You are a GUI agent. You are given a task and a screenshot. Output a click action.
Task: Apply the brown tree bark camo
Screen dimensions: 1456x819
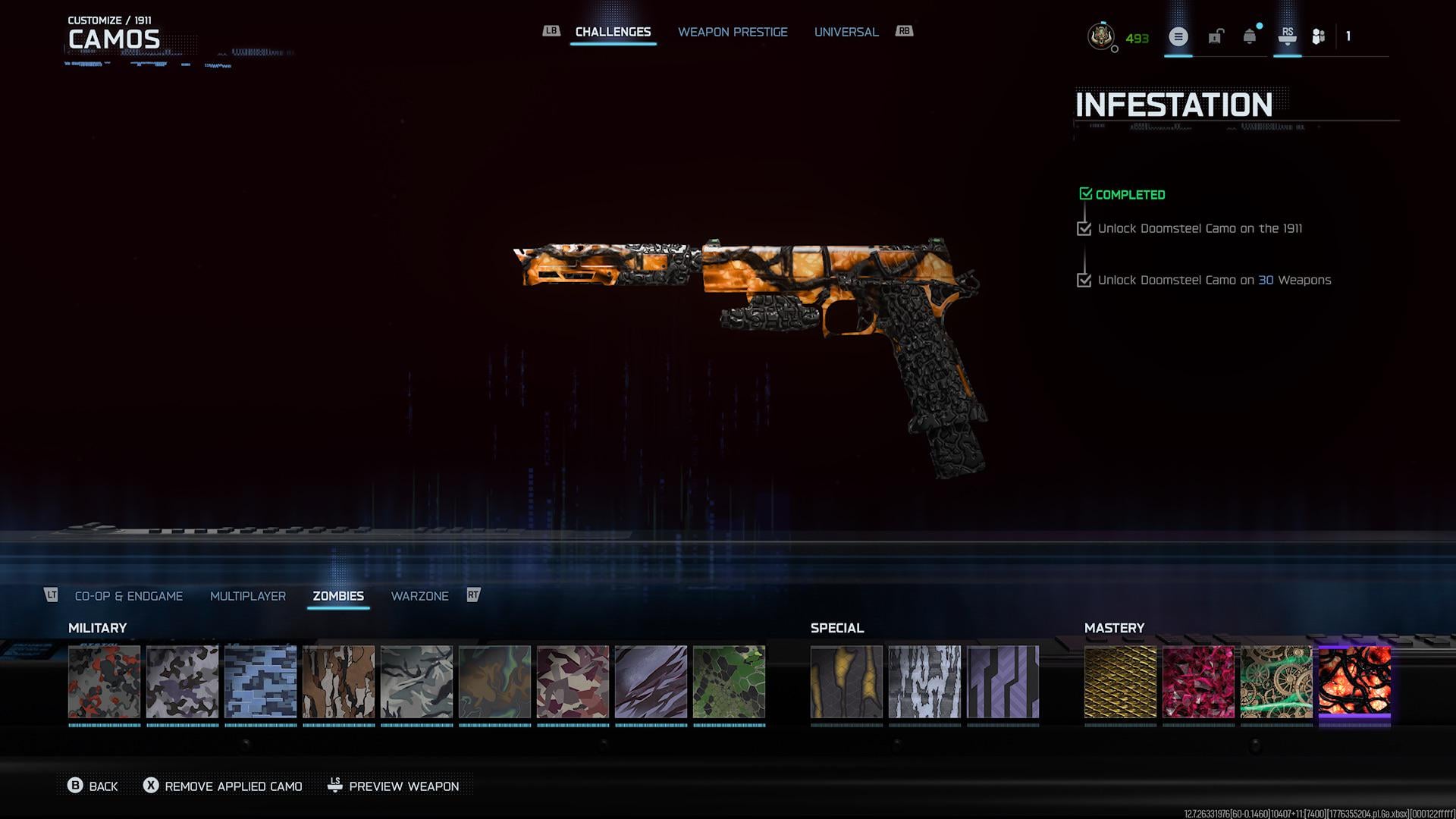[339, 682]
